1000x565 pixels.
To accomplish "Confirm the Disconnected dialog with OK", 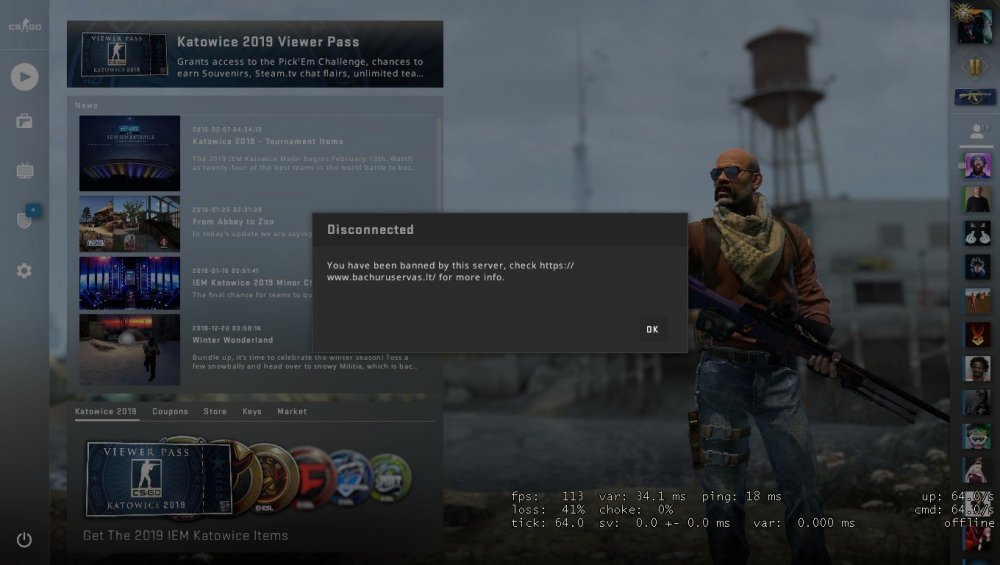I will [x=652, y=329].
